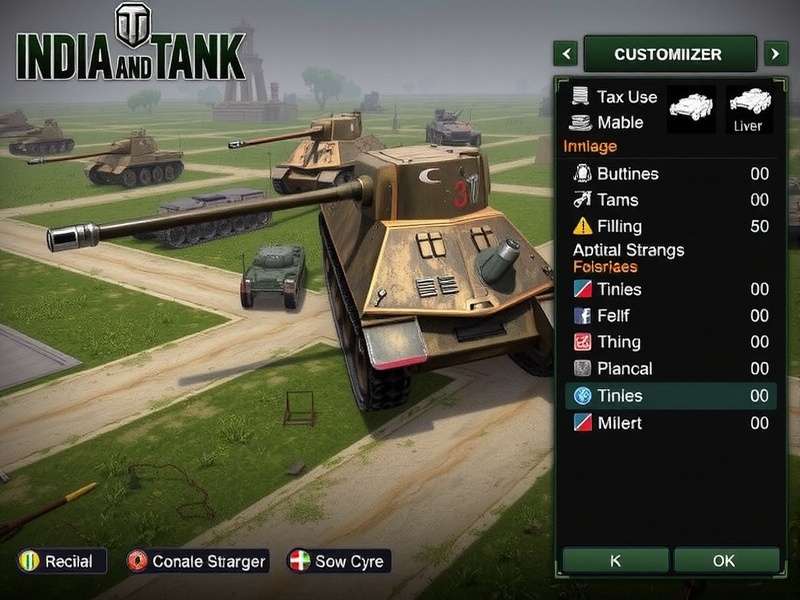
Task: Choose the Liver tank thumbnail
Action: (x=747, y=110)
